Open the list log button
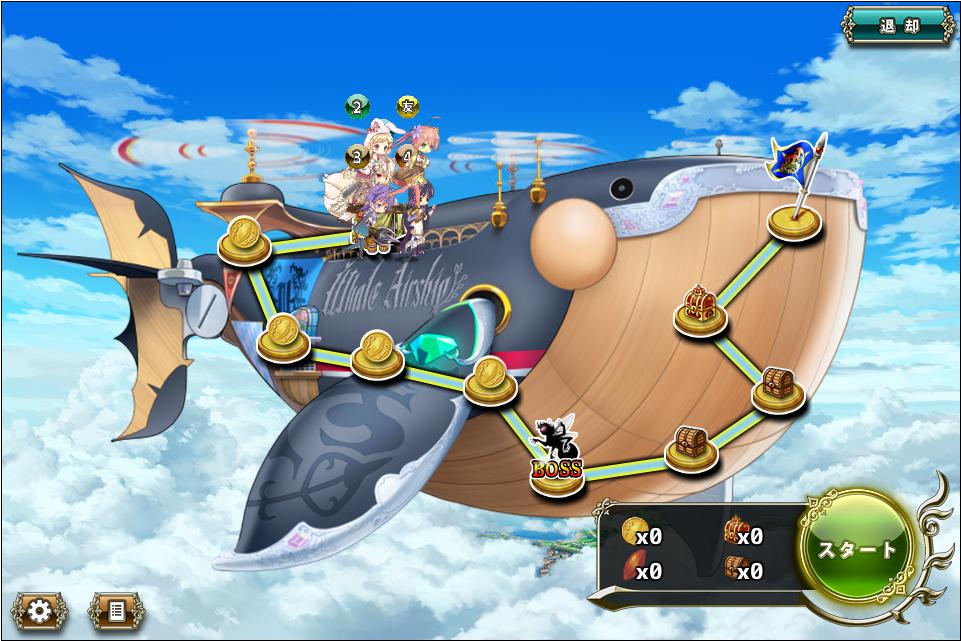This screenshot has height=641, width=961. point(116,610)
